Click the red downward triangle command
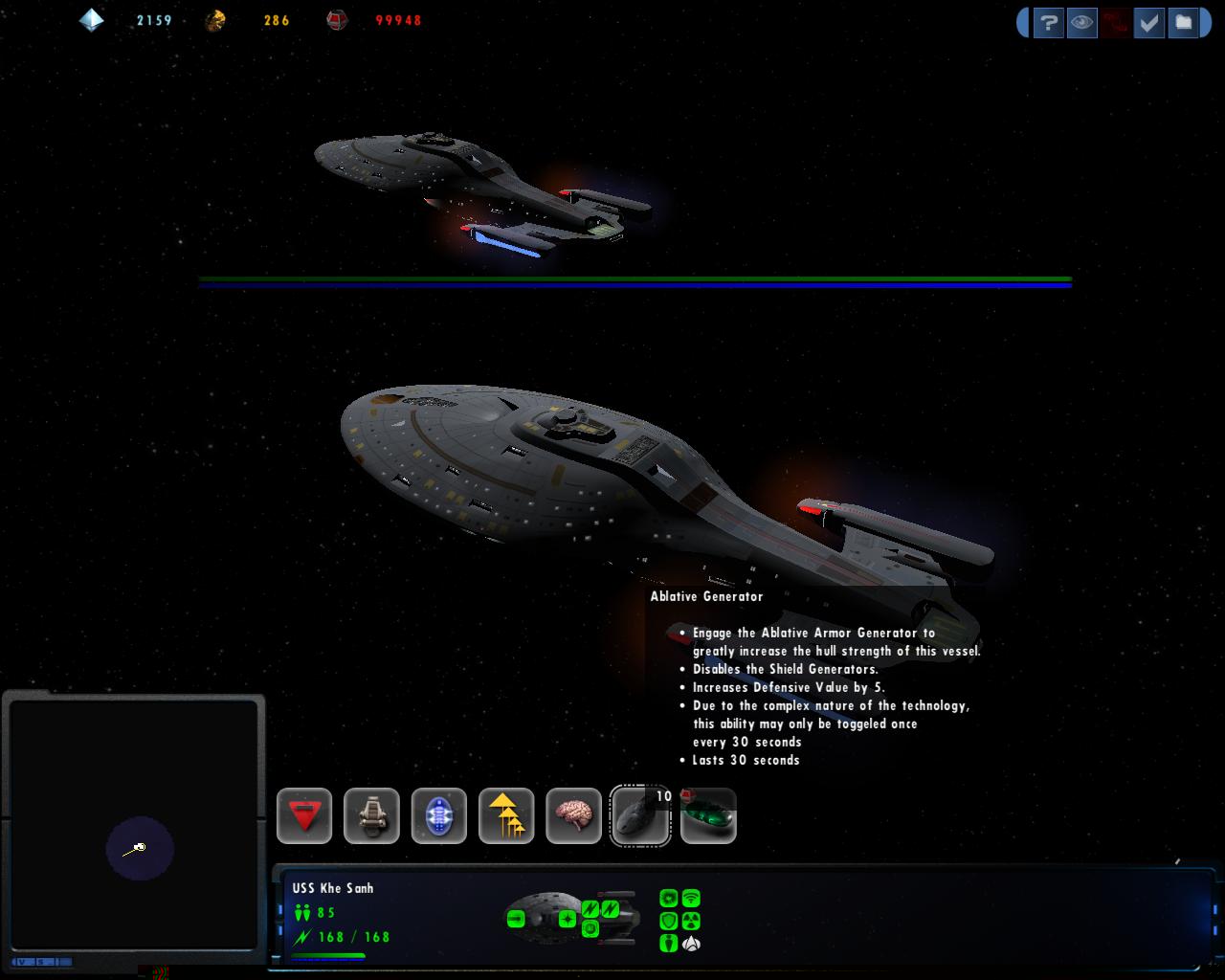This screenshot has width=1225, height=980. 304,815
